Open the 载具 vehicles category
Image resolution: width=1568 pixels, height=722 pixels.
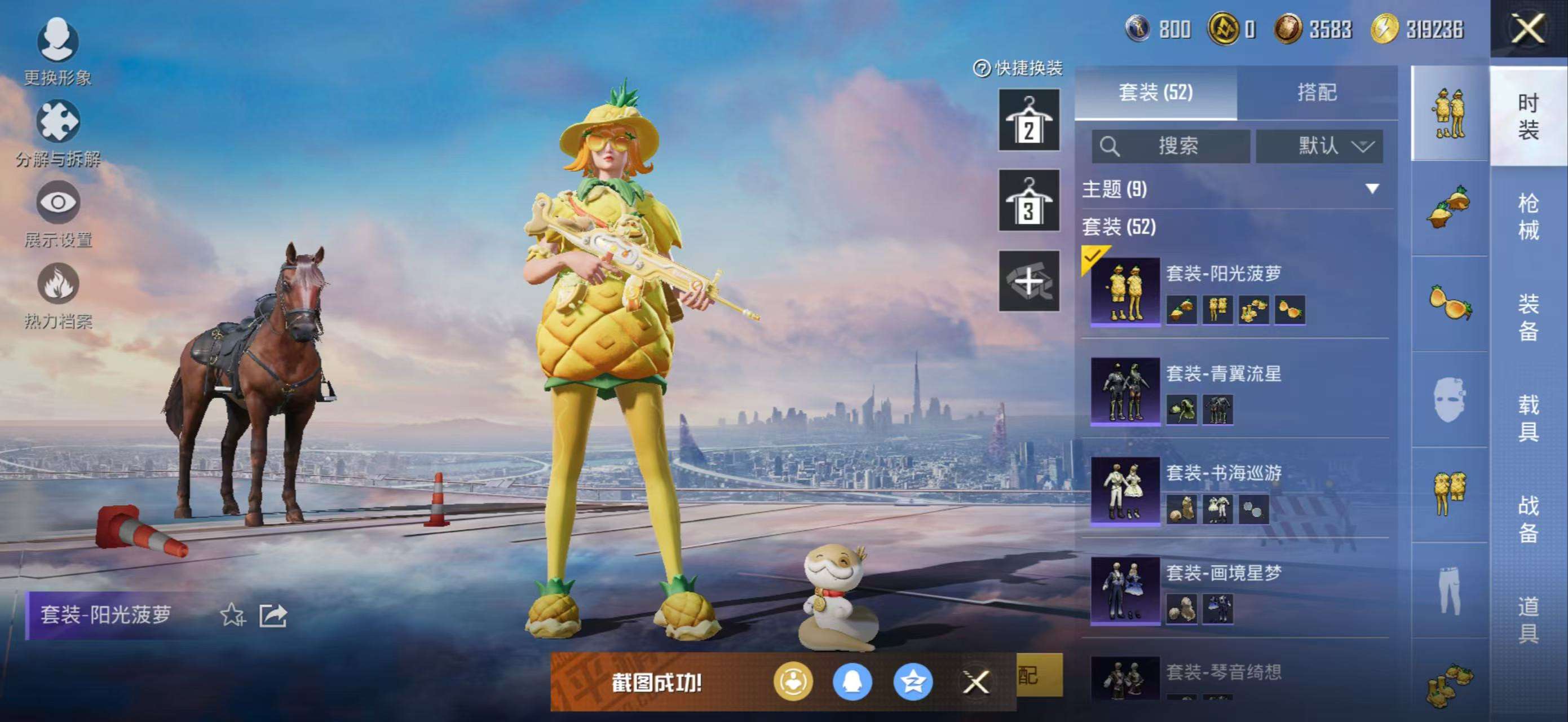(x=1529, y=417)
